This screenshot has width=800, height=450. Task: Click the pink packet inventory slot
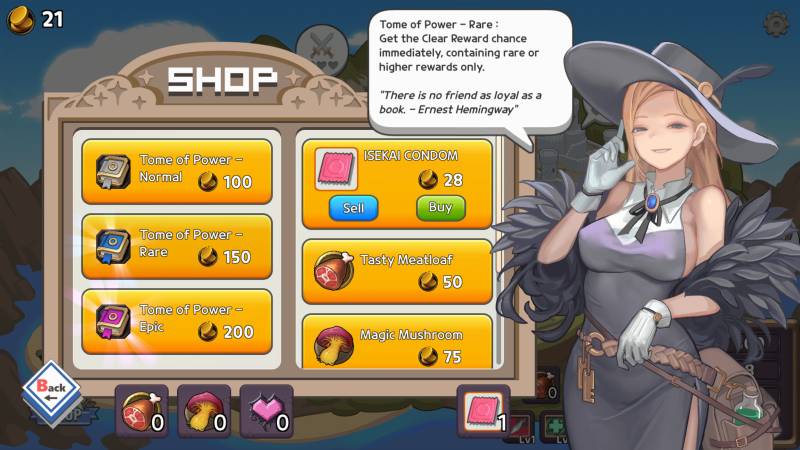coord(483,411)
